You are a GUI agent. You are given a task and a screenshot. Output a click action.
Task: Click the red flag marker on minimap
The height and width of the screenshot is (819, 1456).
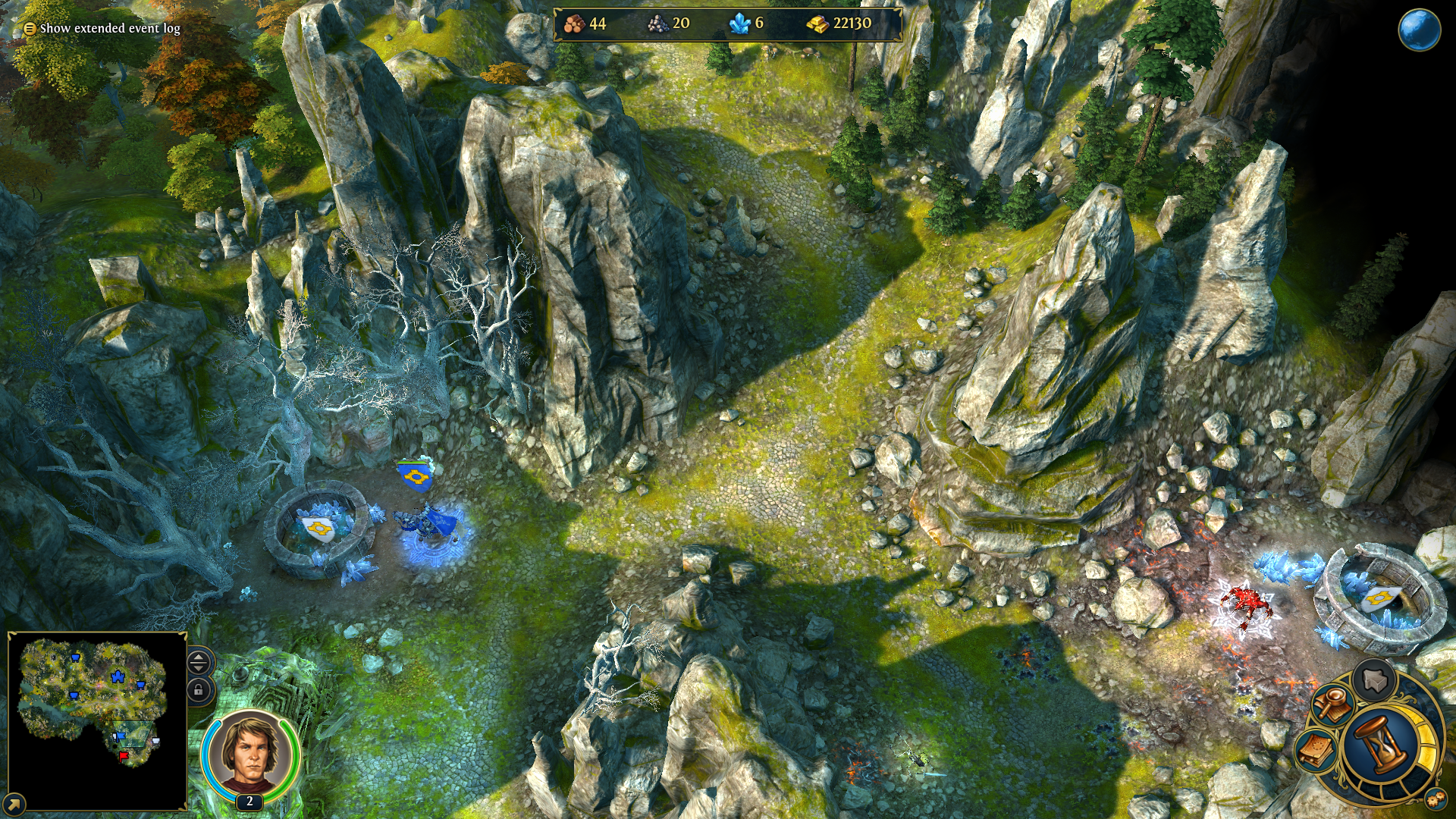point(124,756)
